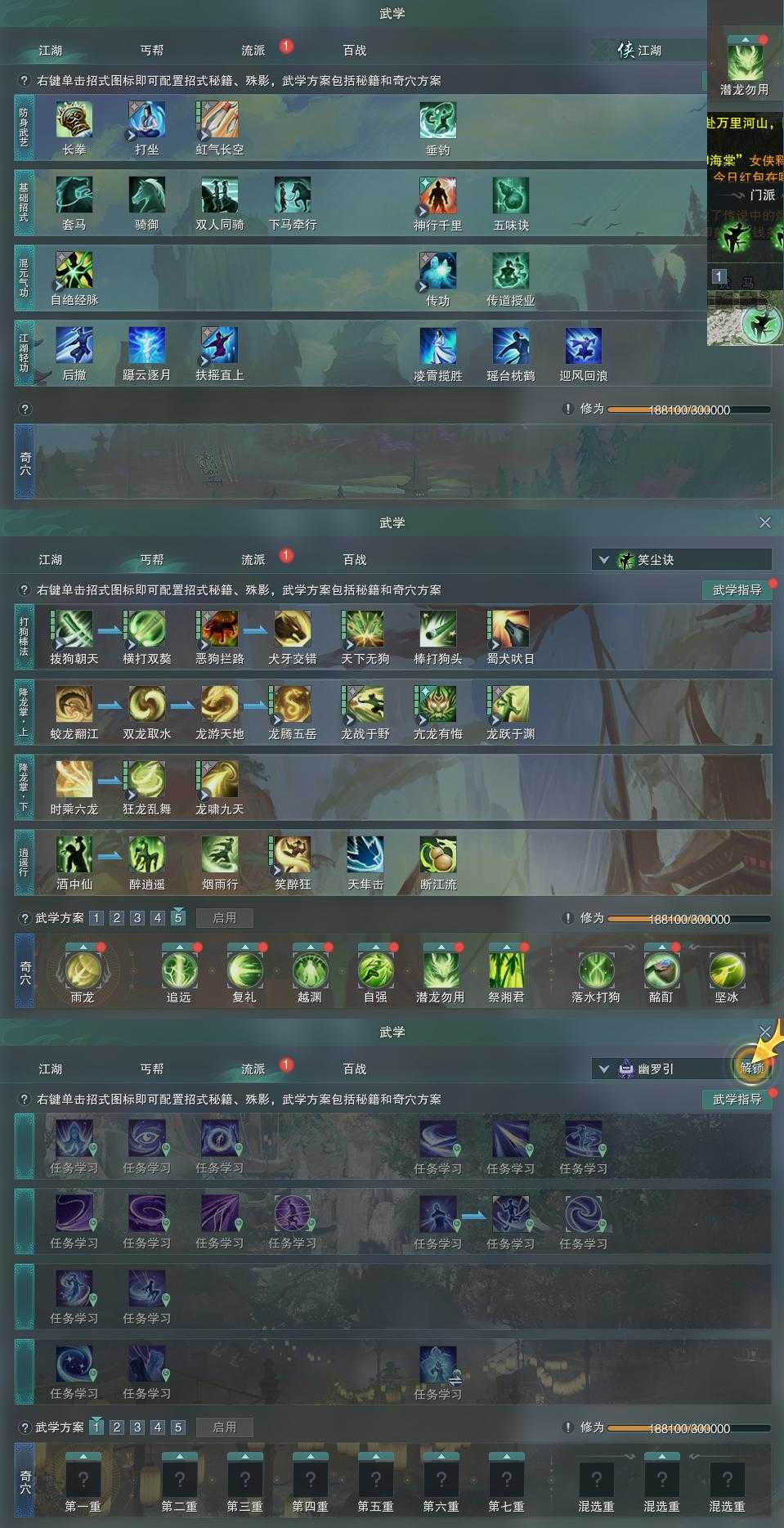Select the 拨狗朝天 staff skill
Screen dimensions: 784x1528
74,630
